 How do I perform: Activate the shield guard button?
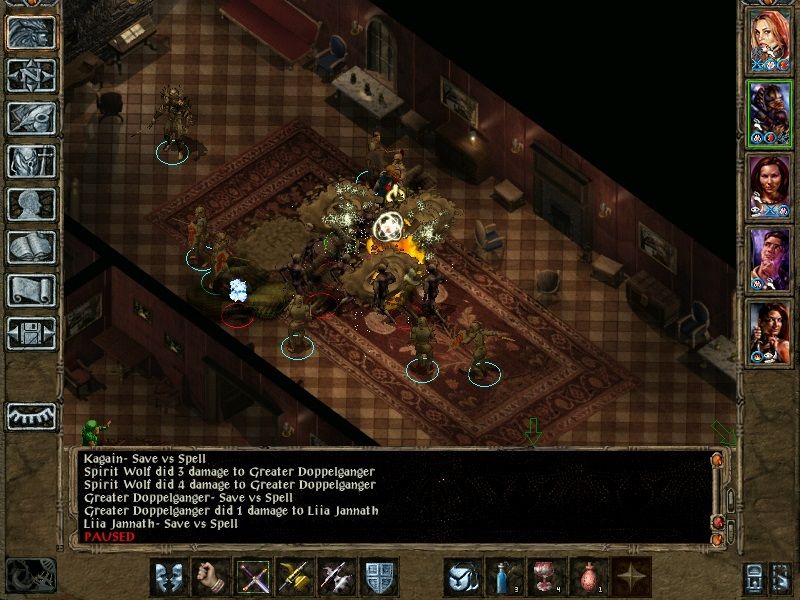(378, 576)
